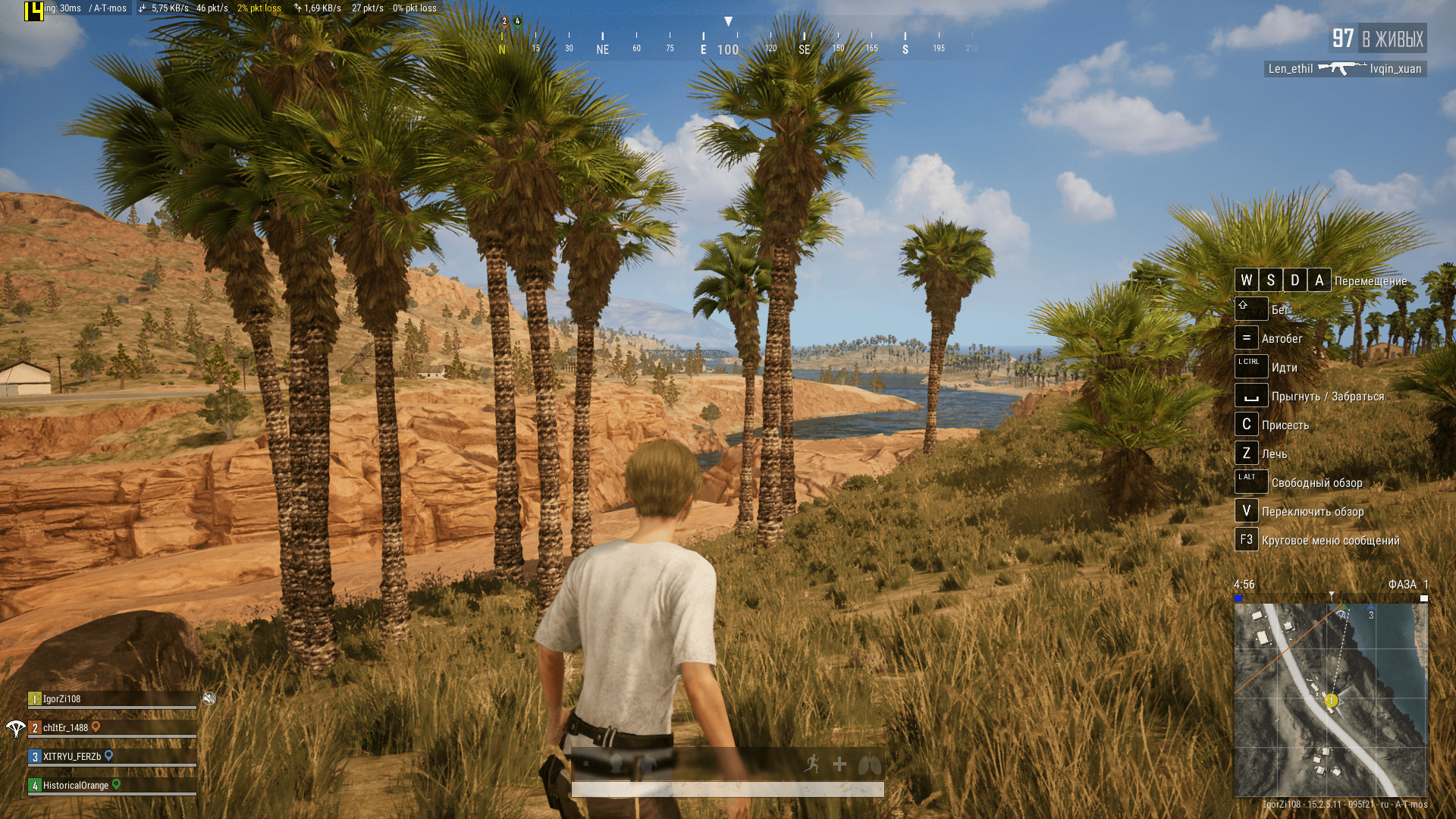Click the muted speaker icon beside IgorZi108
The width and height of the screenshot is (1456, 819).
(209, 698)
